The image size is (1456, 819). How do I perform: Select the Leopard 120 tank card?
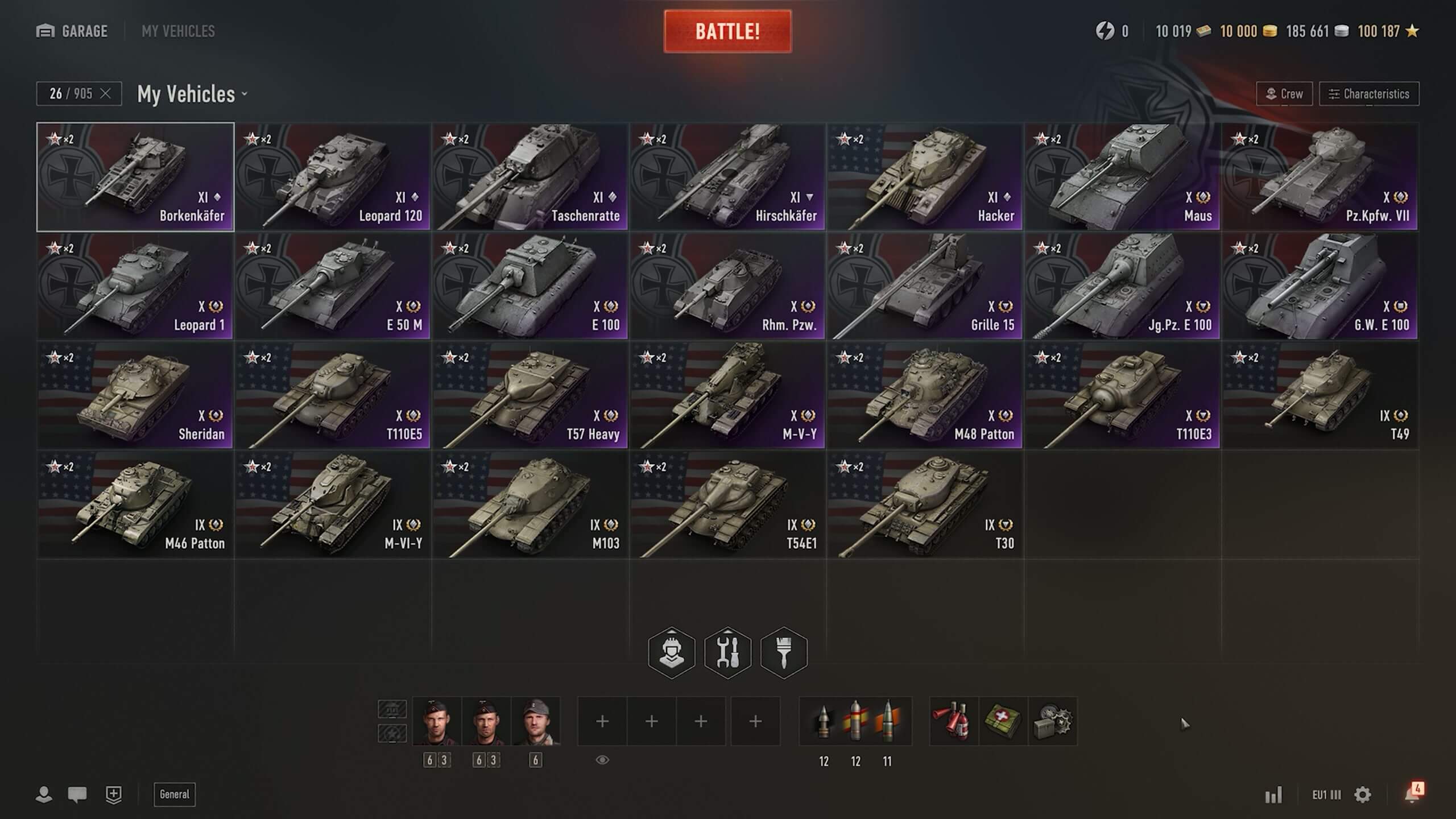pyautogui.click(x=333, y=177)
